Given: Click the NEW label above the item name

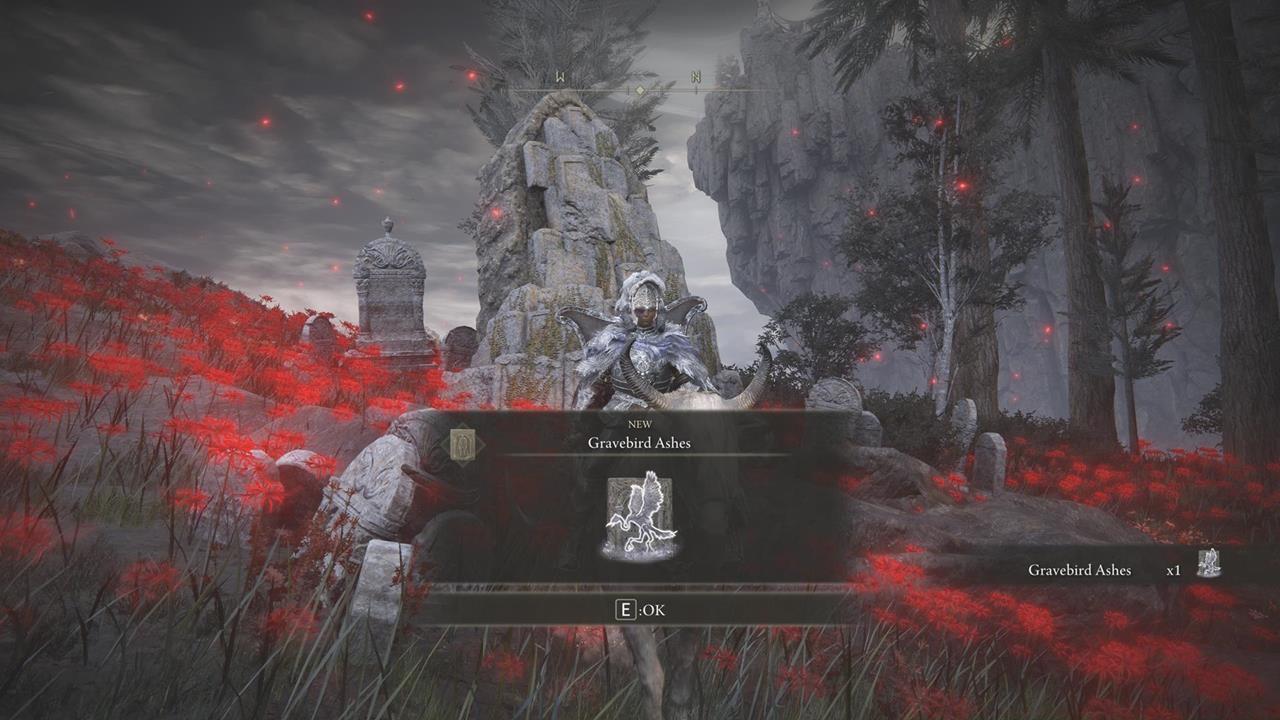Looking at the screenshot, I should coord(640,424).
